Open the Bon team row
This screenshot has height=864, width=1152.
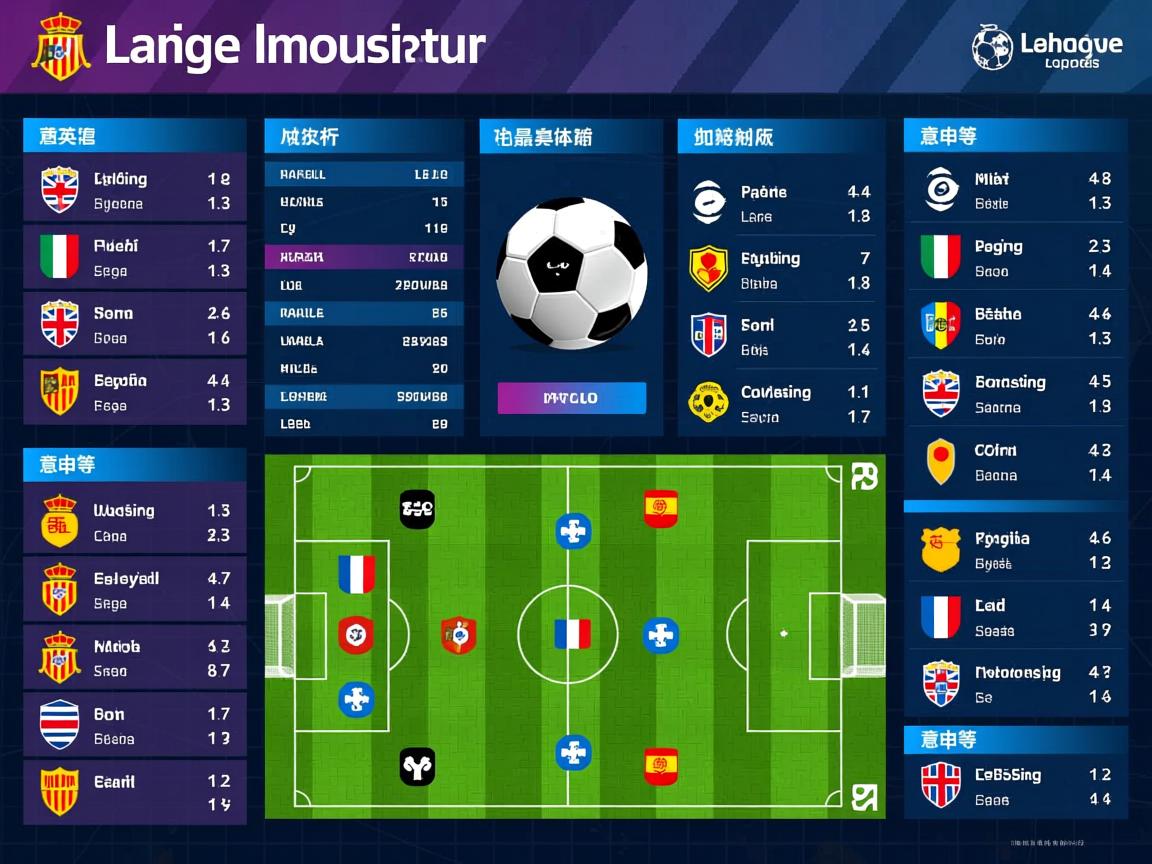click(x=134, y=726)
